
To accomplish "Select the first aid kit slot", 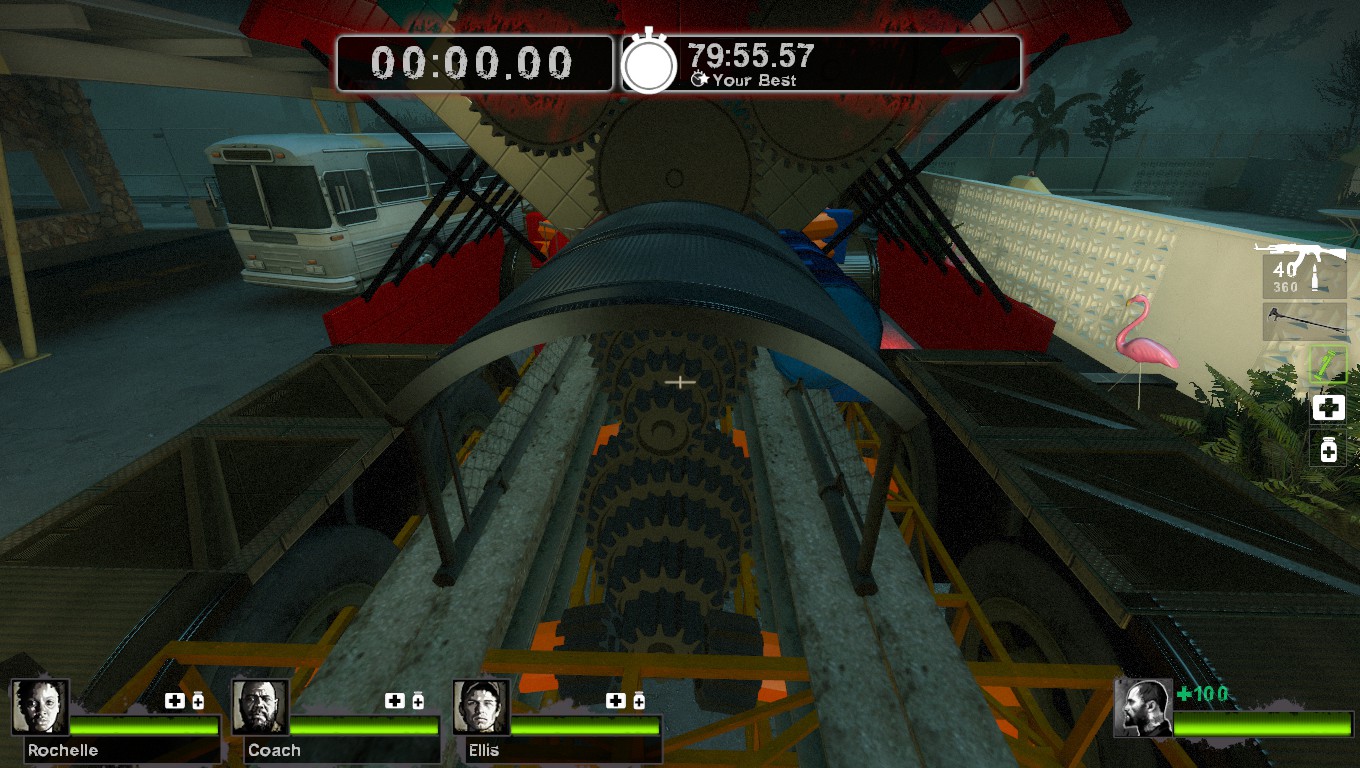I will coord(1328,407).
